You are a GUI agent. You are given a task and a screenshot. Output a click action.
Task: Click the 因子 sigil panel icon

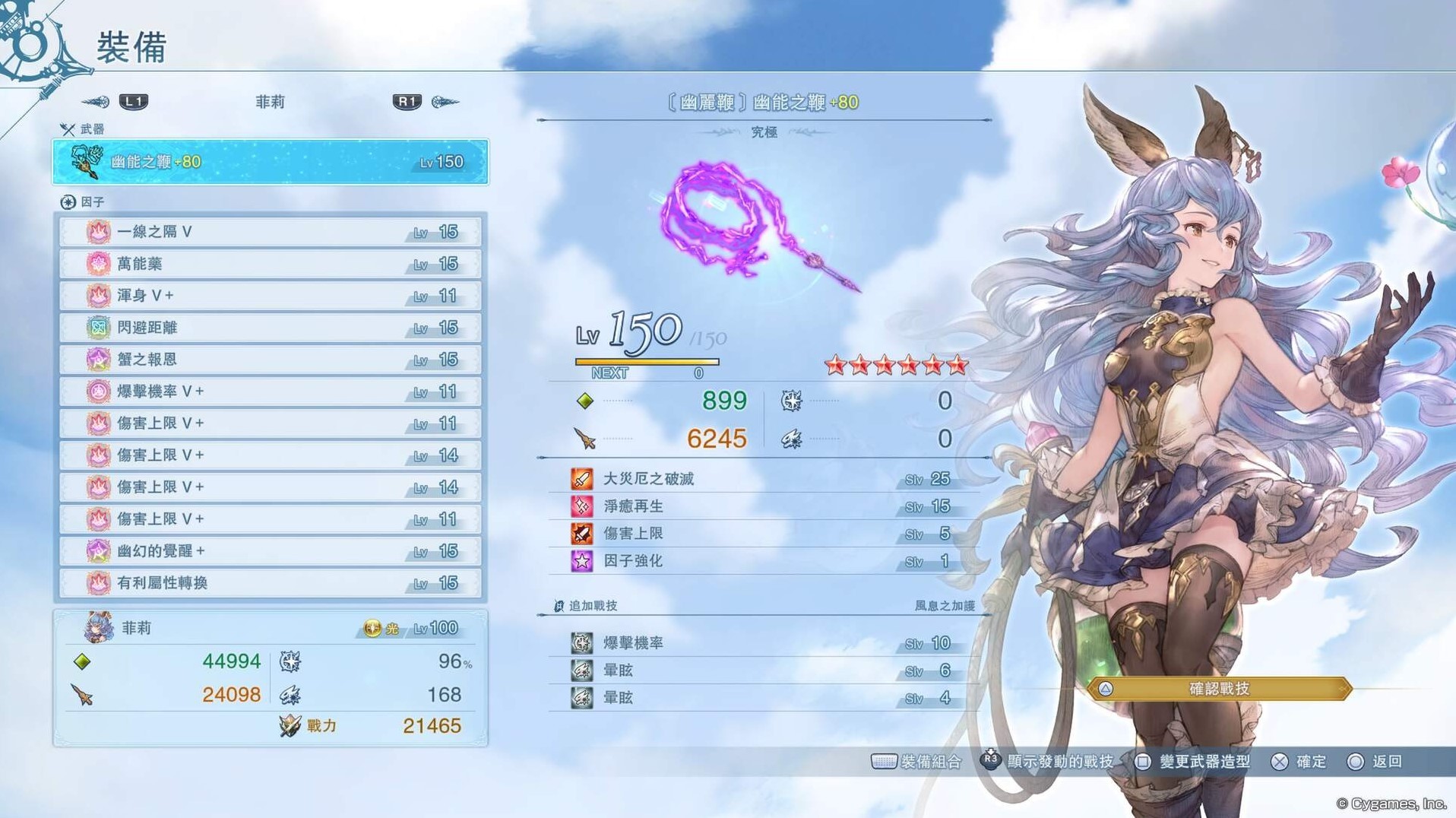(68, 201)
